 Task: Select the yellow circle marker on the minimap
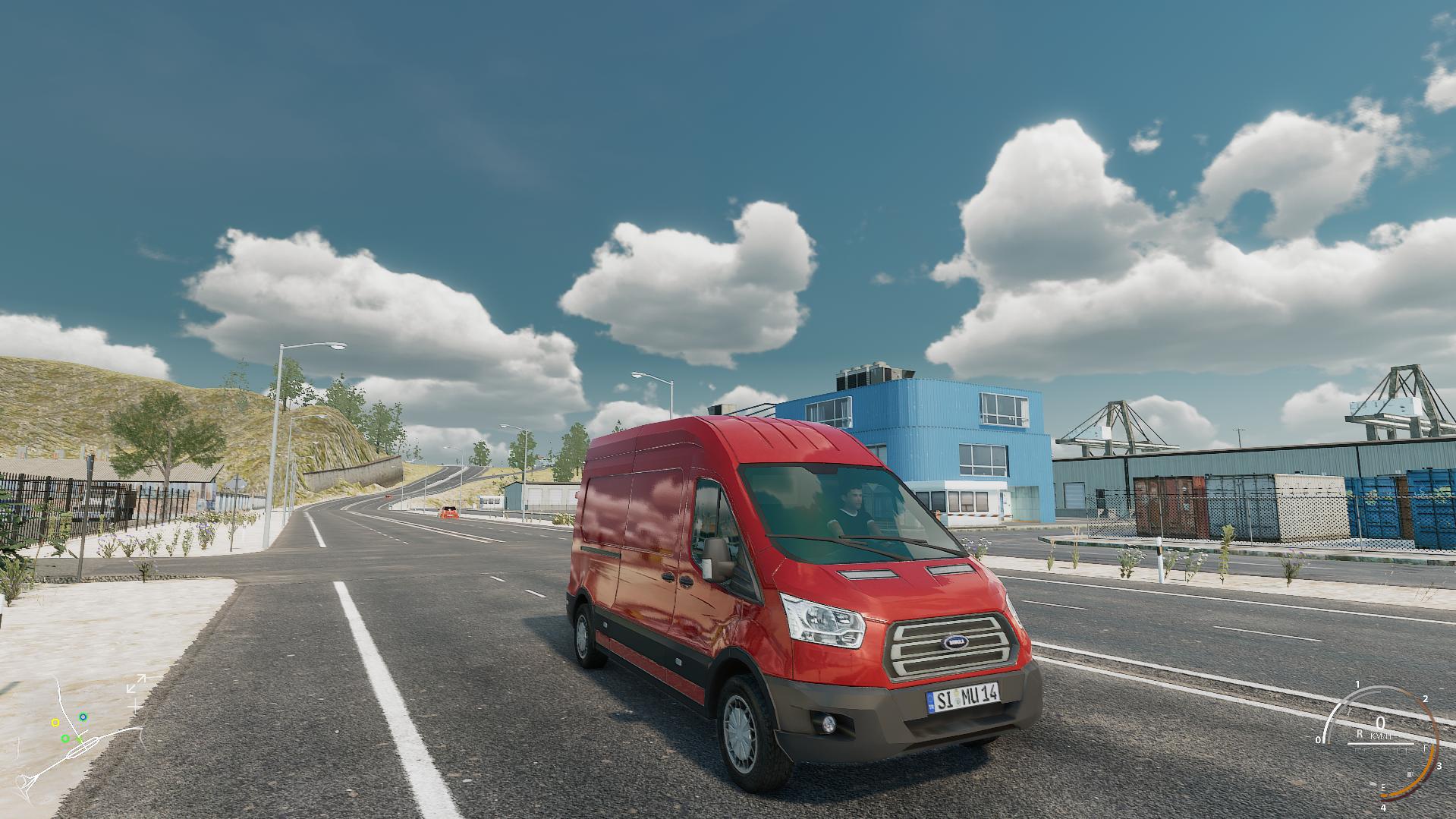click(55, 723)
